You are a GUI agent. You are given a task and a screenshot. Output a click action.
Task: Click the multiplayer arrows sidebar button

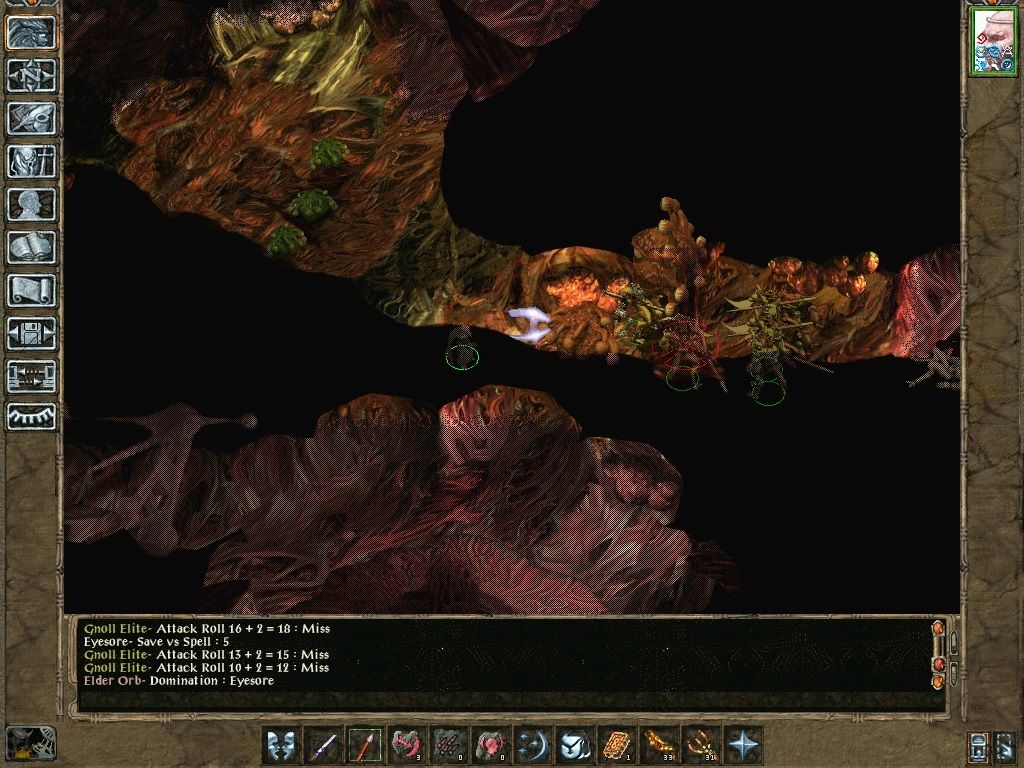point(31,376)
